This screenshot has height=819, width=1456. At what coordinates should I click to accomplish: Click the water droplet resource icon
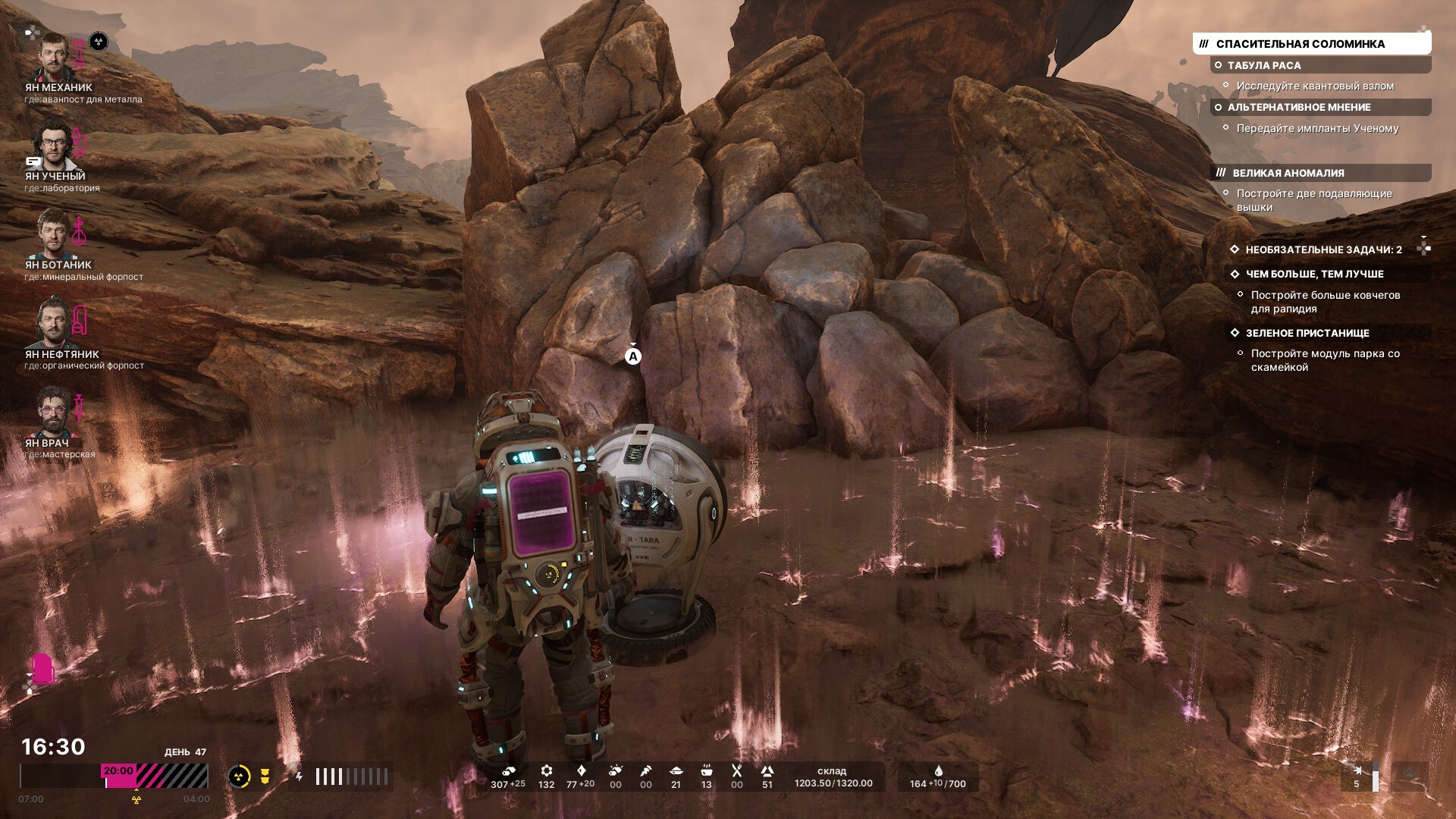tap(938, 771)
